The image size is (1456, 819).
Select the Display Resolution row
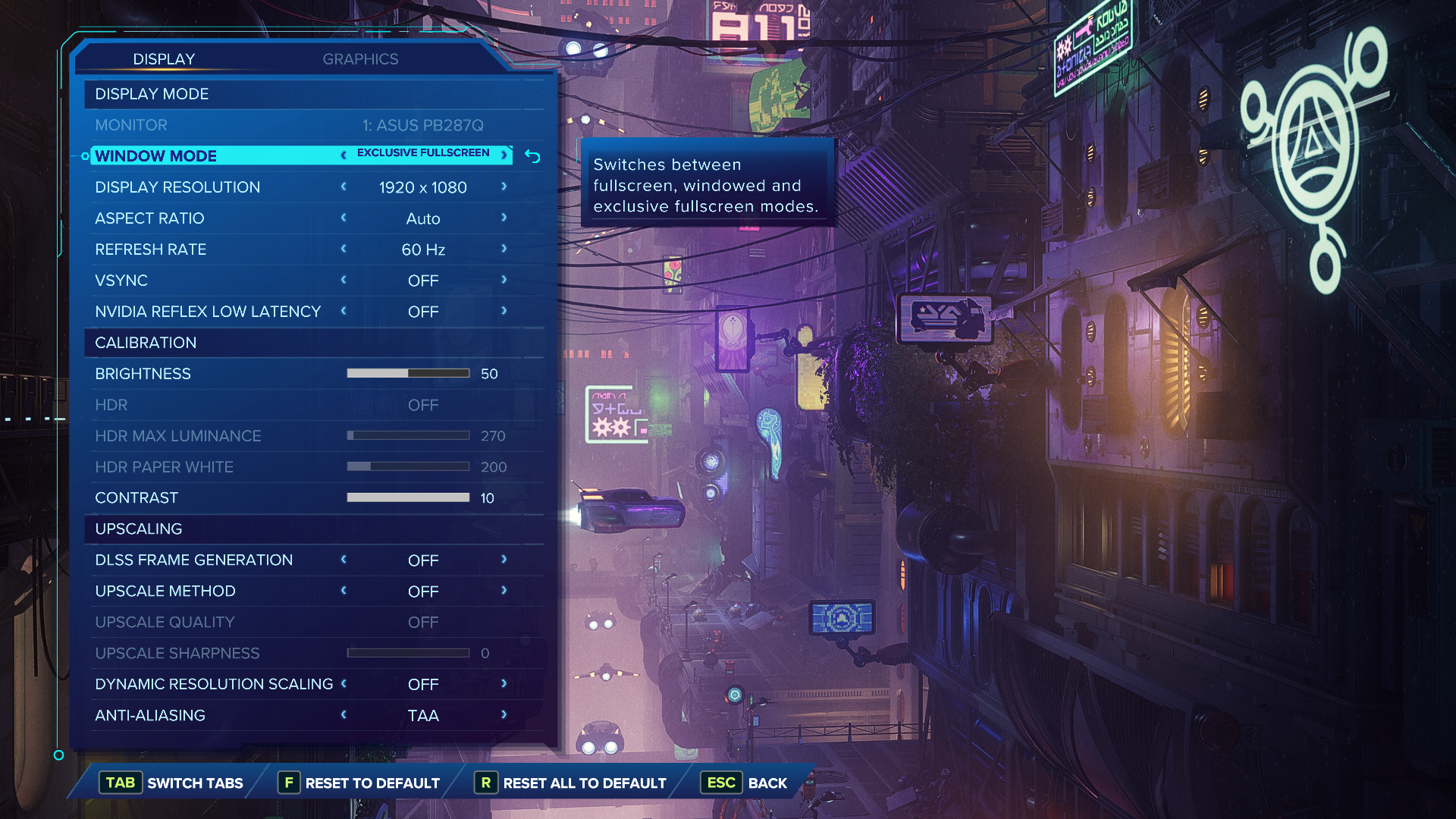point(177,187)
